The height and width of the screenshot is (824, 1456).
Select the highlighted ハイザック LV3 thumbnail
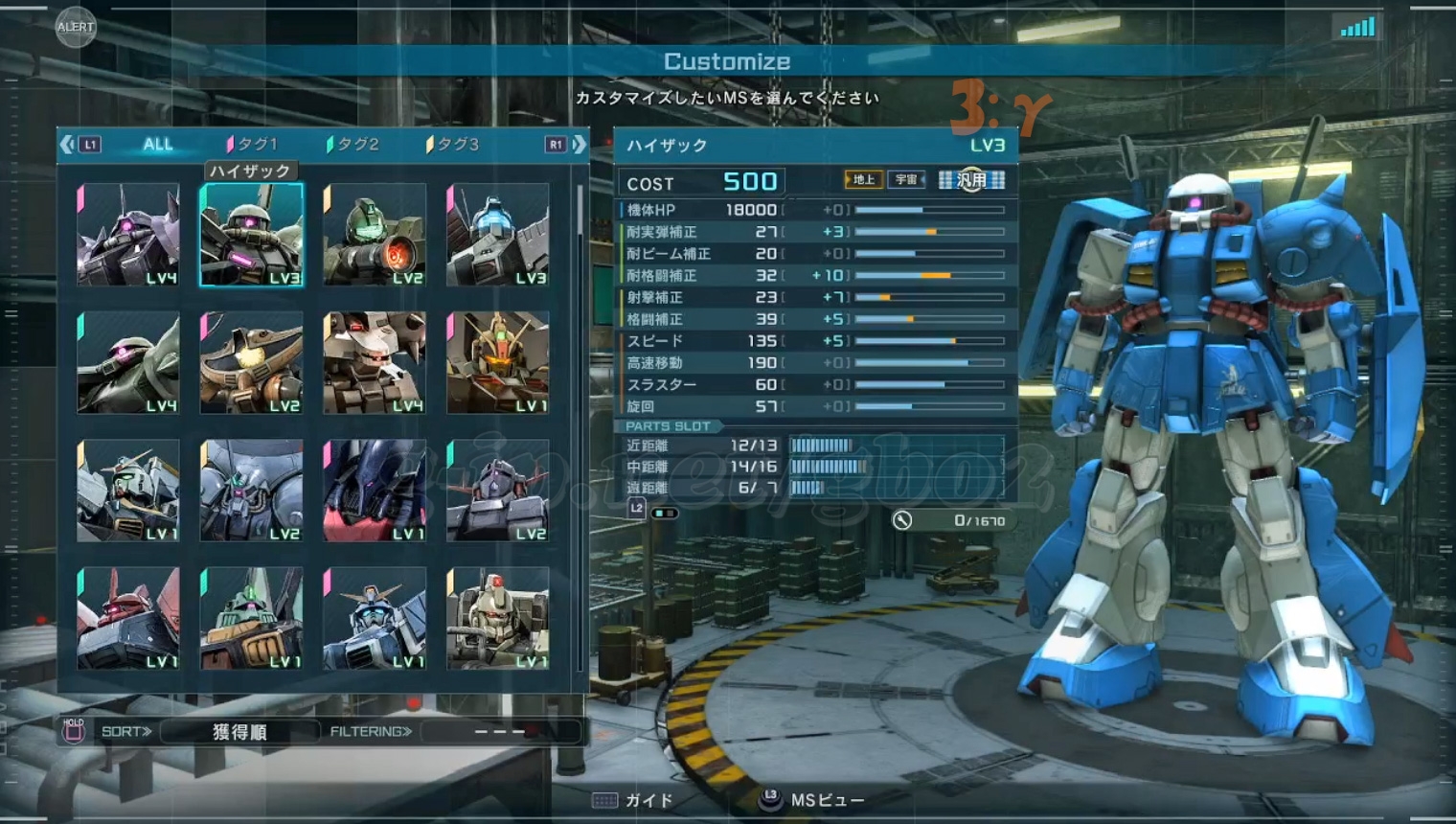pos(252,235)
